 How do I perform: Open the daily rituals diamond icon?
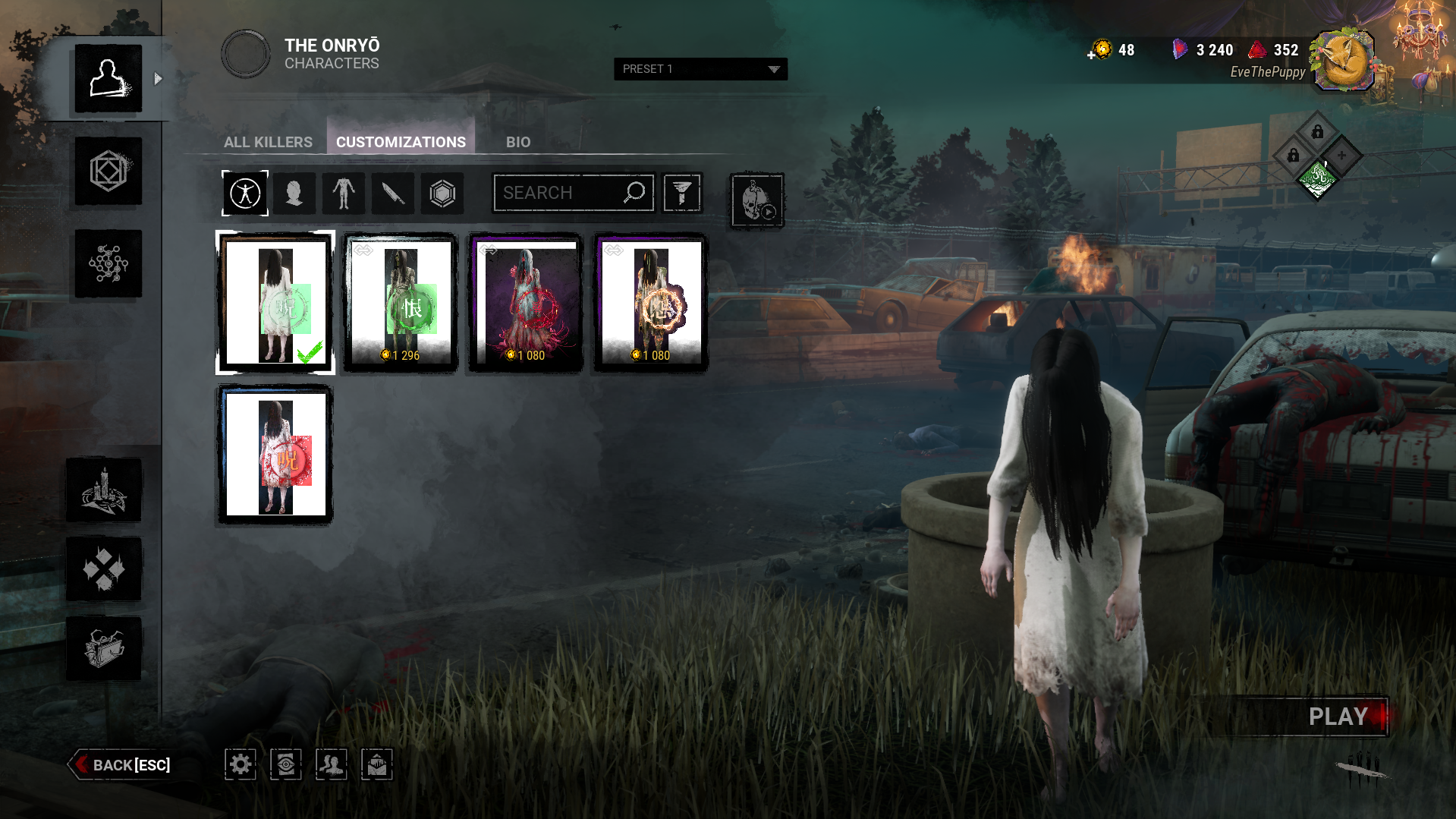pos(104,568)
